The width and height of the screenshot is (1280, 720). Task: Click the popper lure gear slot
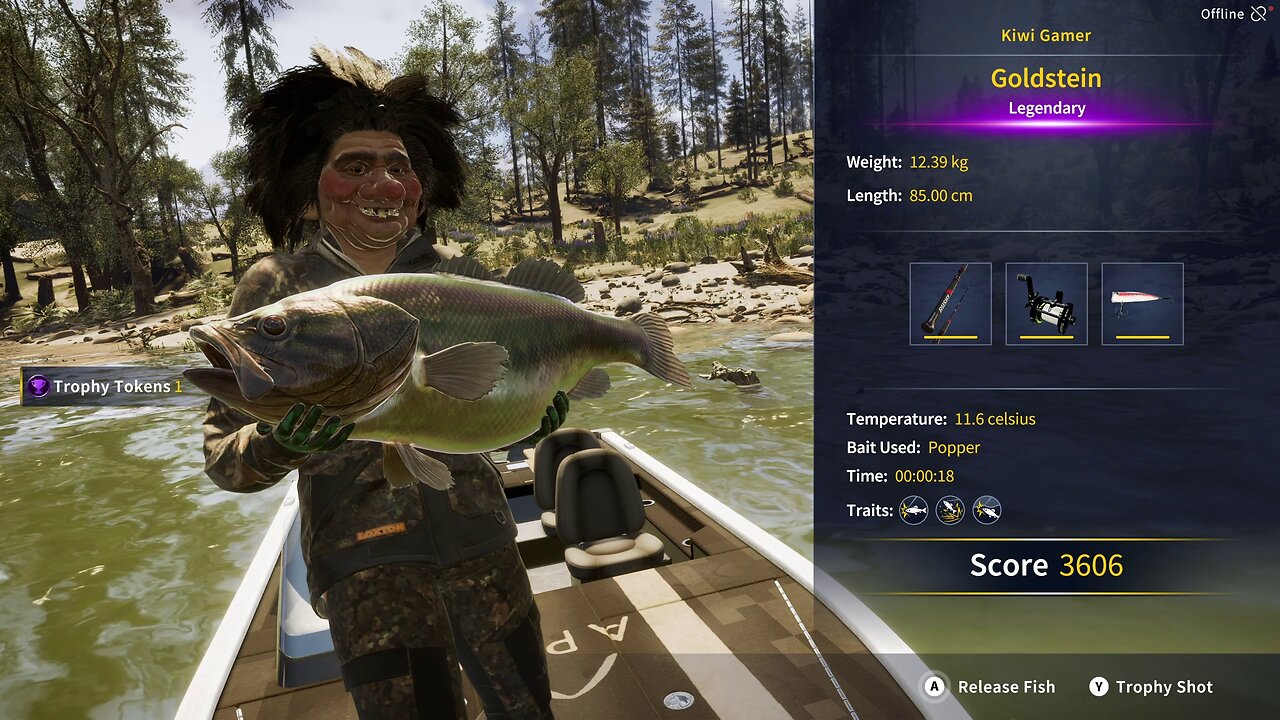(x=1142, y=304)
